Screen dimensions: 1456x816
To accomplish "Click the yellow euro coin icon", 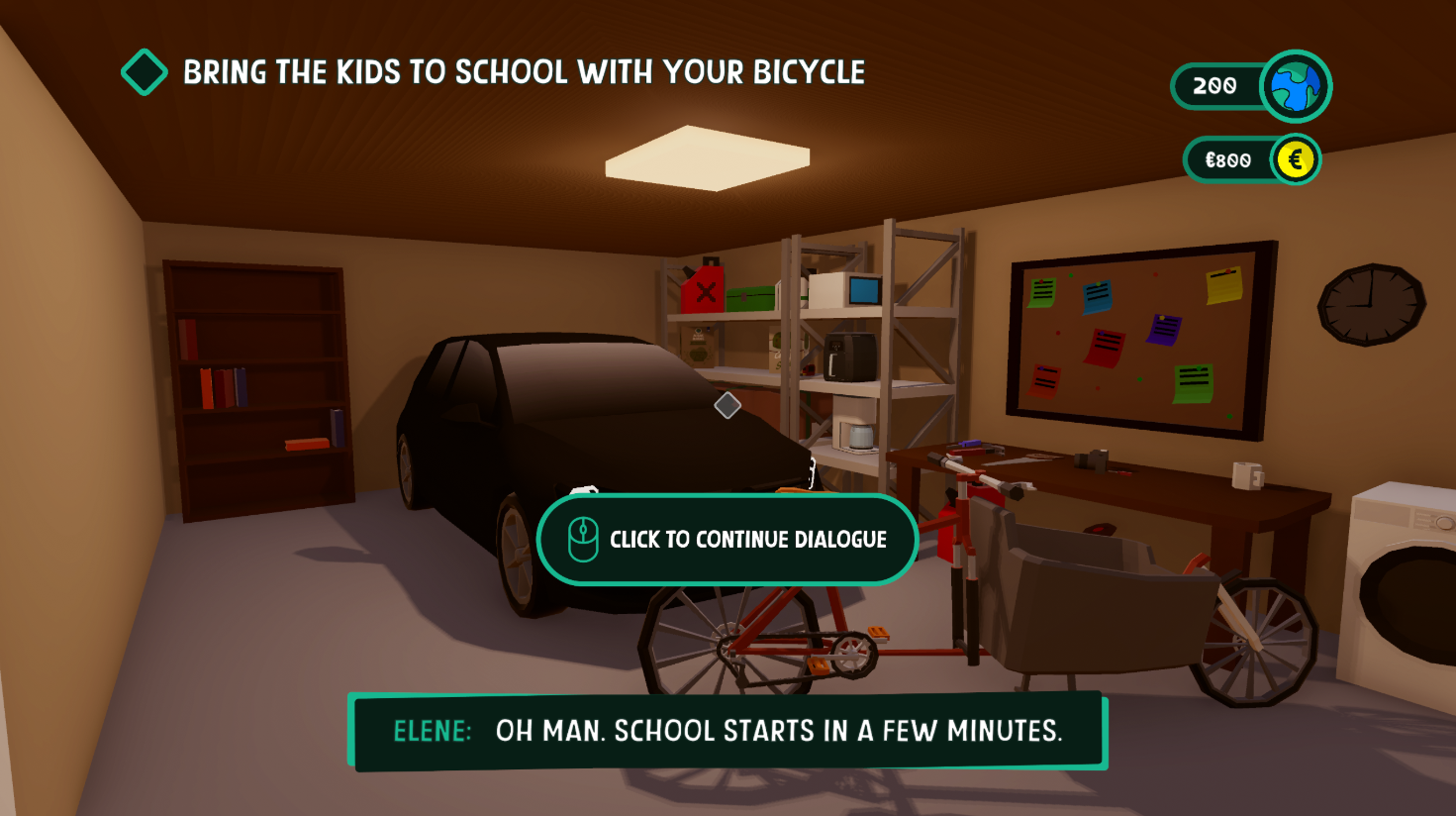I will click(x=1295, y=159).
